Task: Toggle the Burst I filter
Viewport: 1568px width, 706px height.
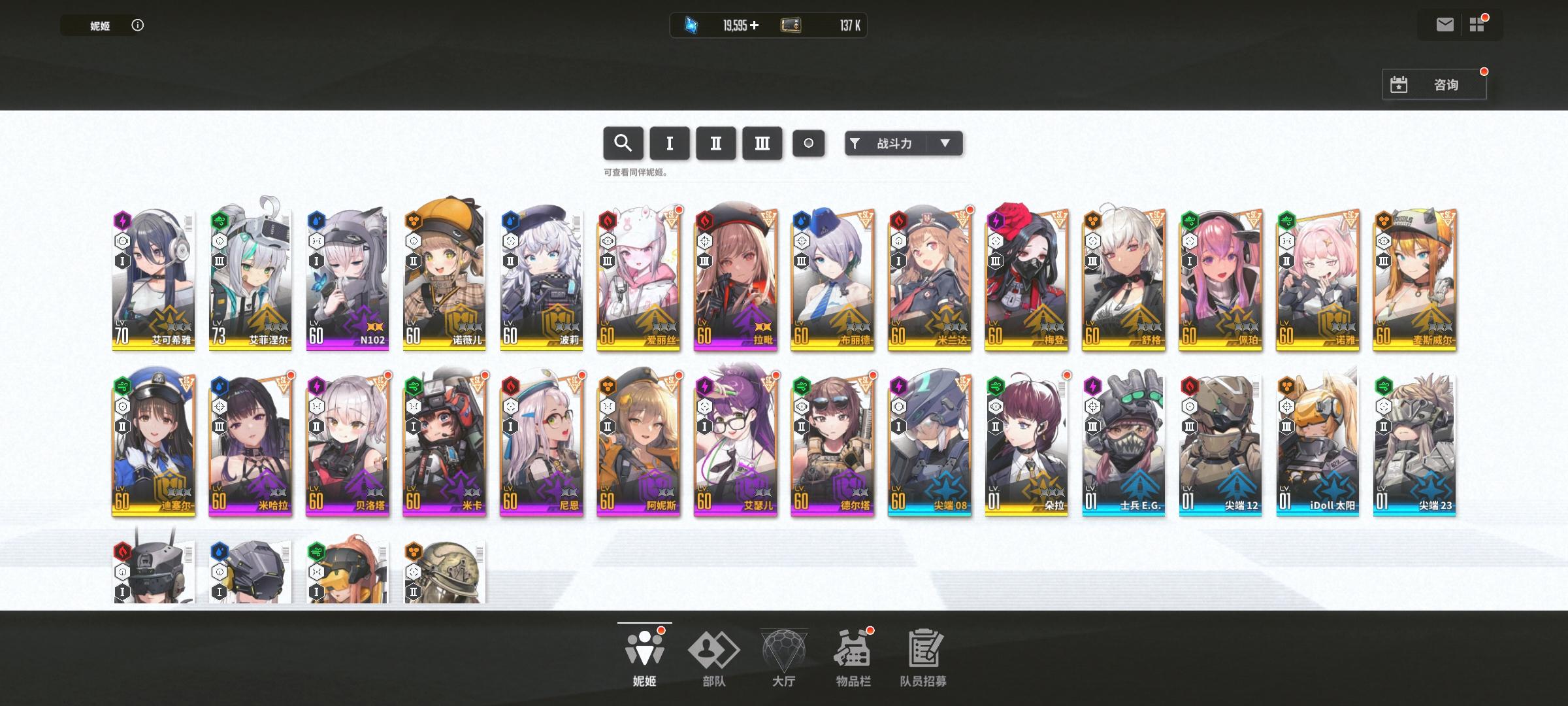Action: click(x=669, y=143)
